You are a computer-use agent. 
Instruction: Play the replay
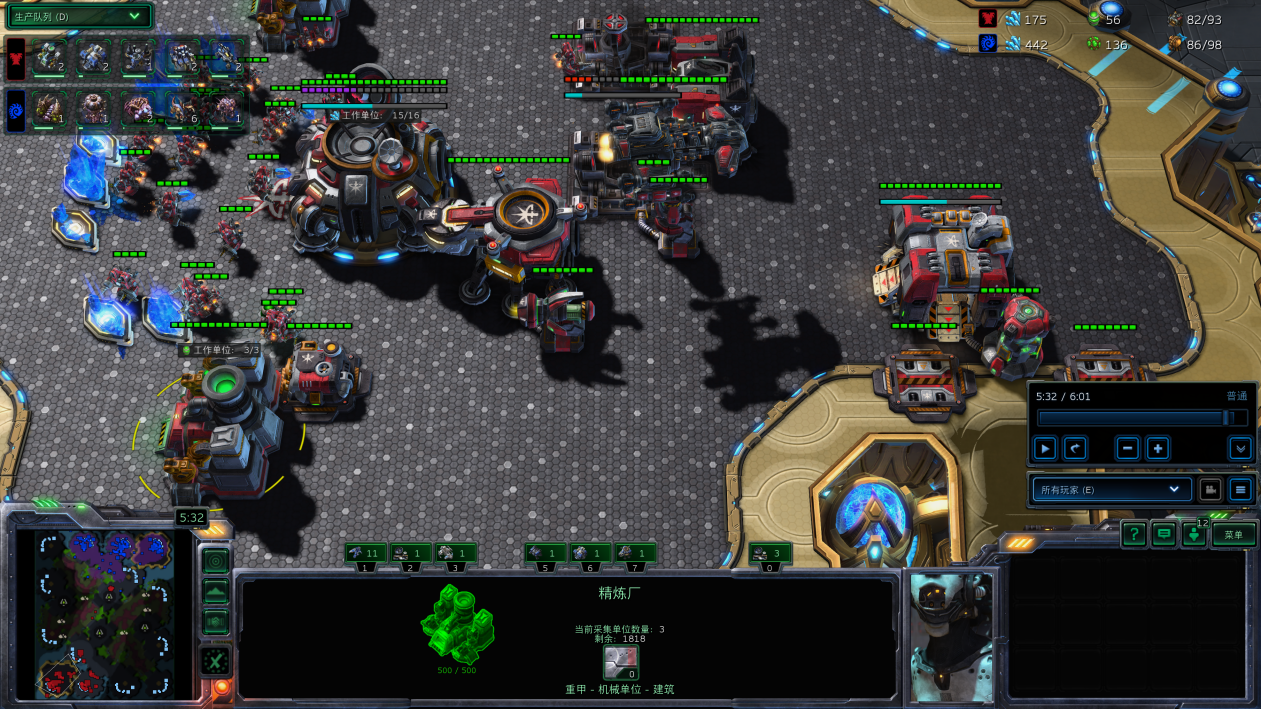pos(1045,448)
